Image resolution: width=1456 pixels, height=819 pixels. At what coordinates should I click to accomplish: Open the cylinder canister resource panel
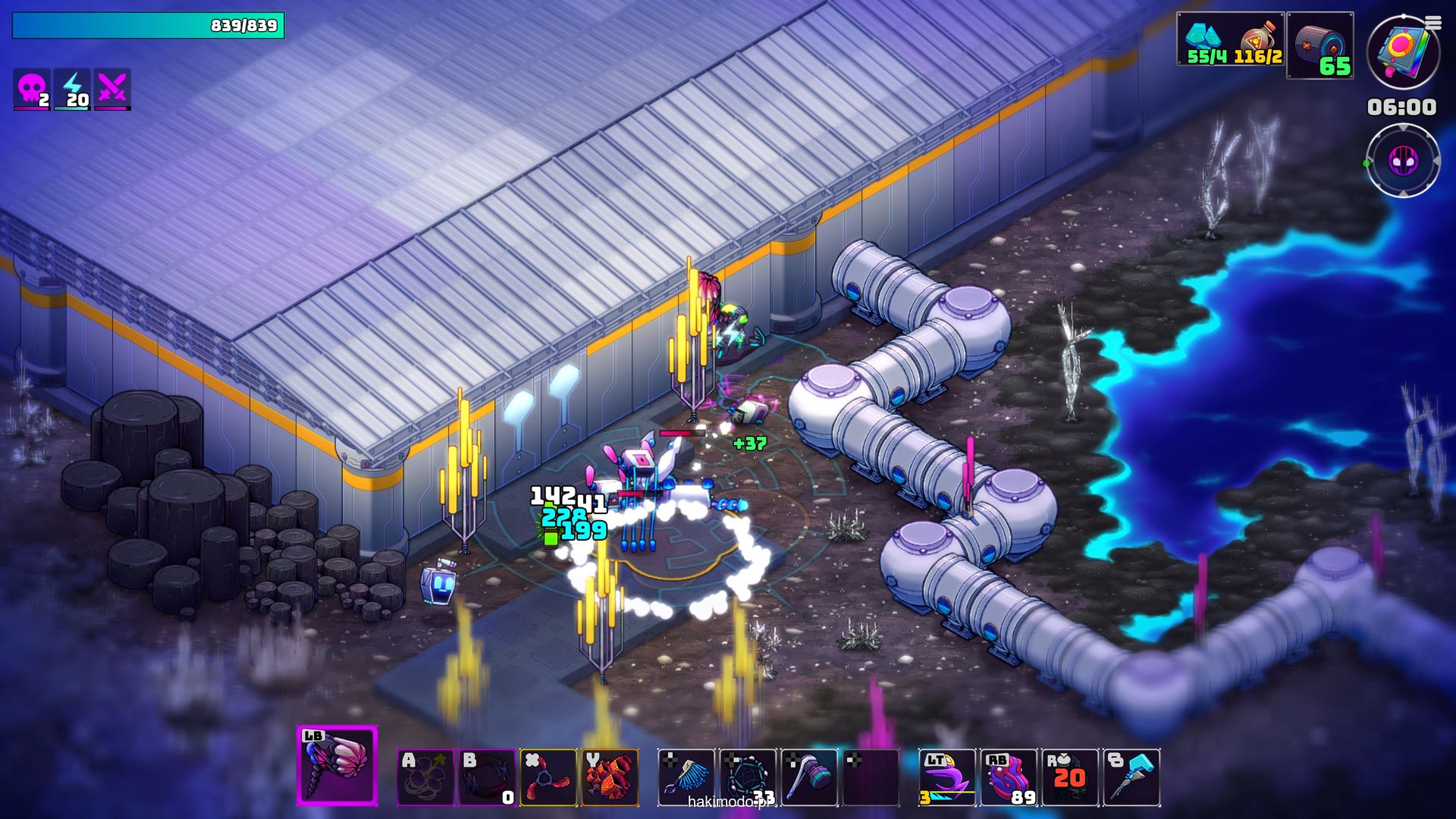click(1319, 45)
